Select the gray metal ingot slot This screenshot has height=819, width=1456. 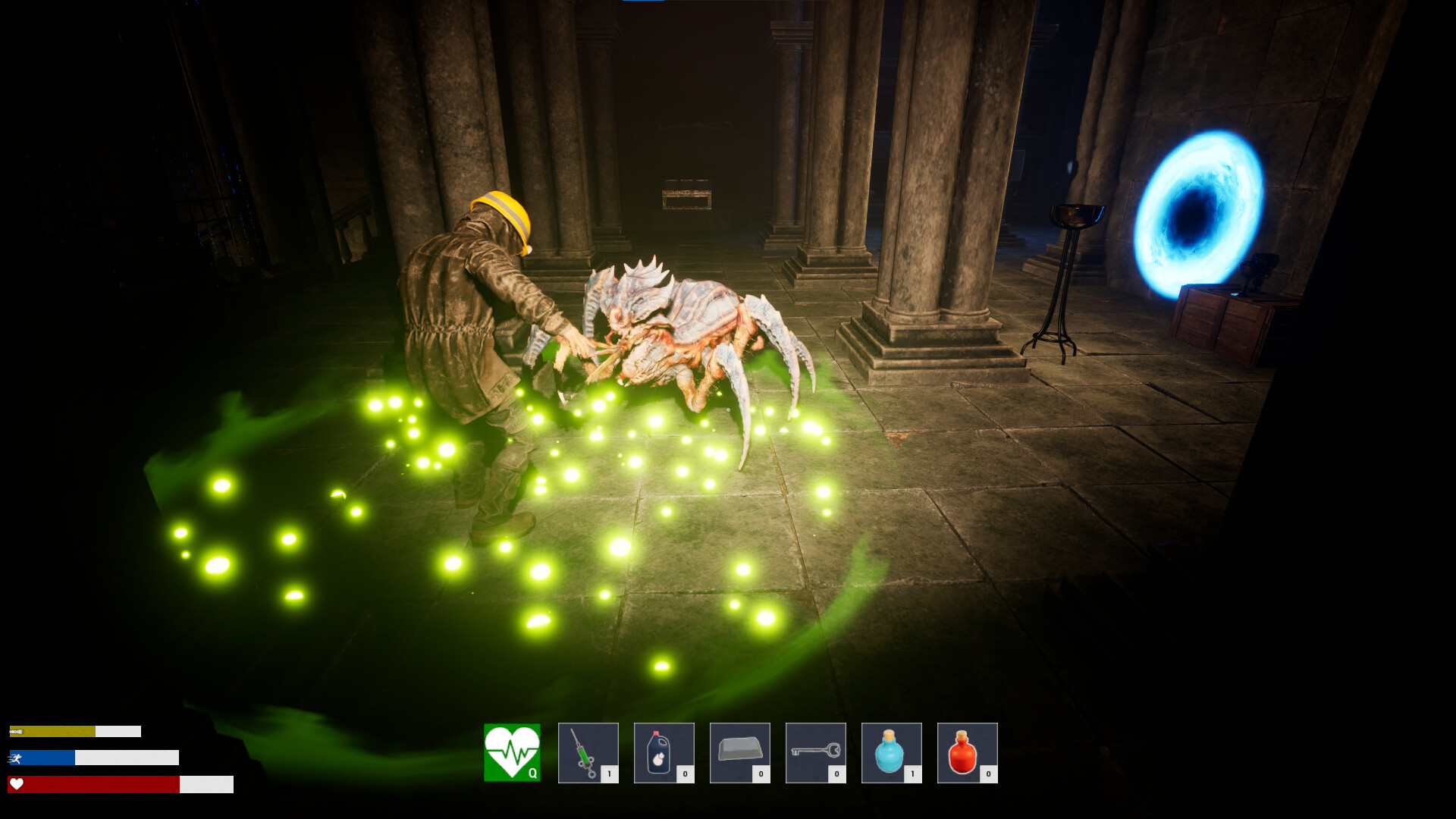(739, 752)
